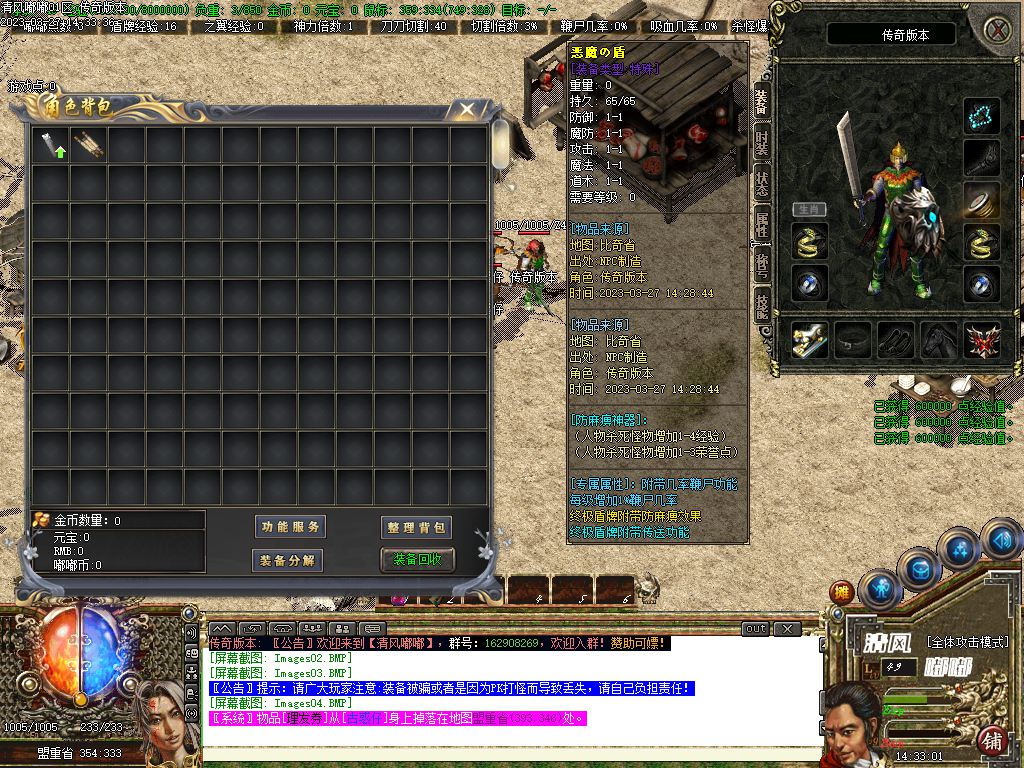This screenshot has height=768, width=1024.
Task: Toggle the 全体攻击模式 attack mode label
Action: (x=968, y=641)
